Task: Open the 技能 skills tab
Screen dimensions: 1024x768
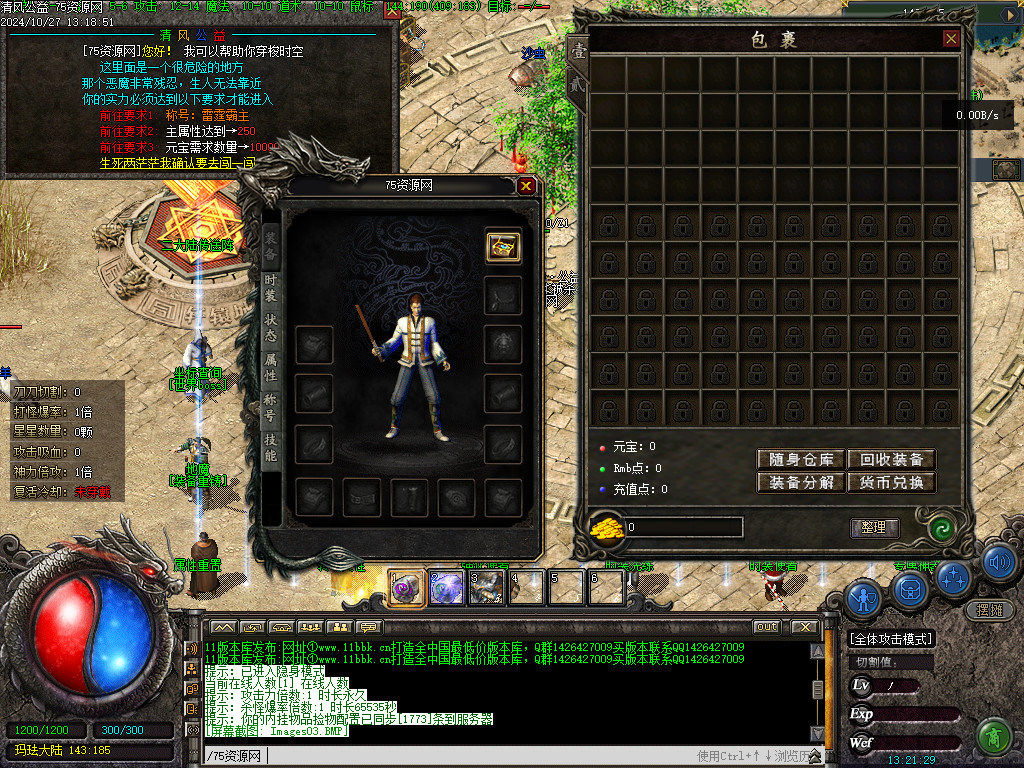Action: 270,447
